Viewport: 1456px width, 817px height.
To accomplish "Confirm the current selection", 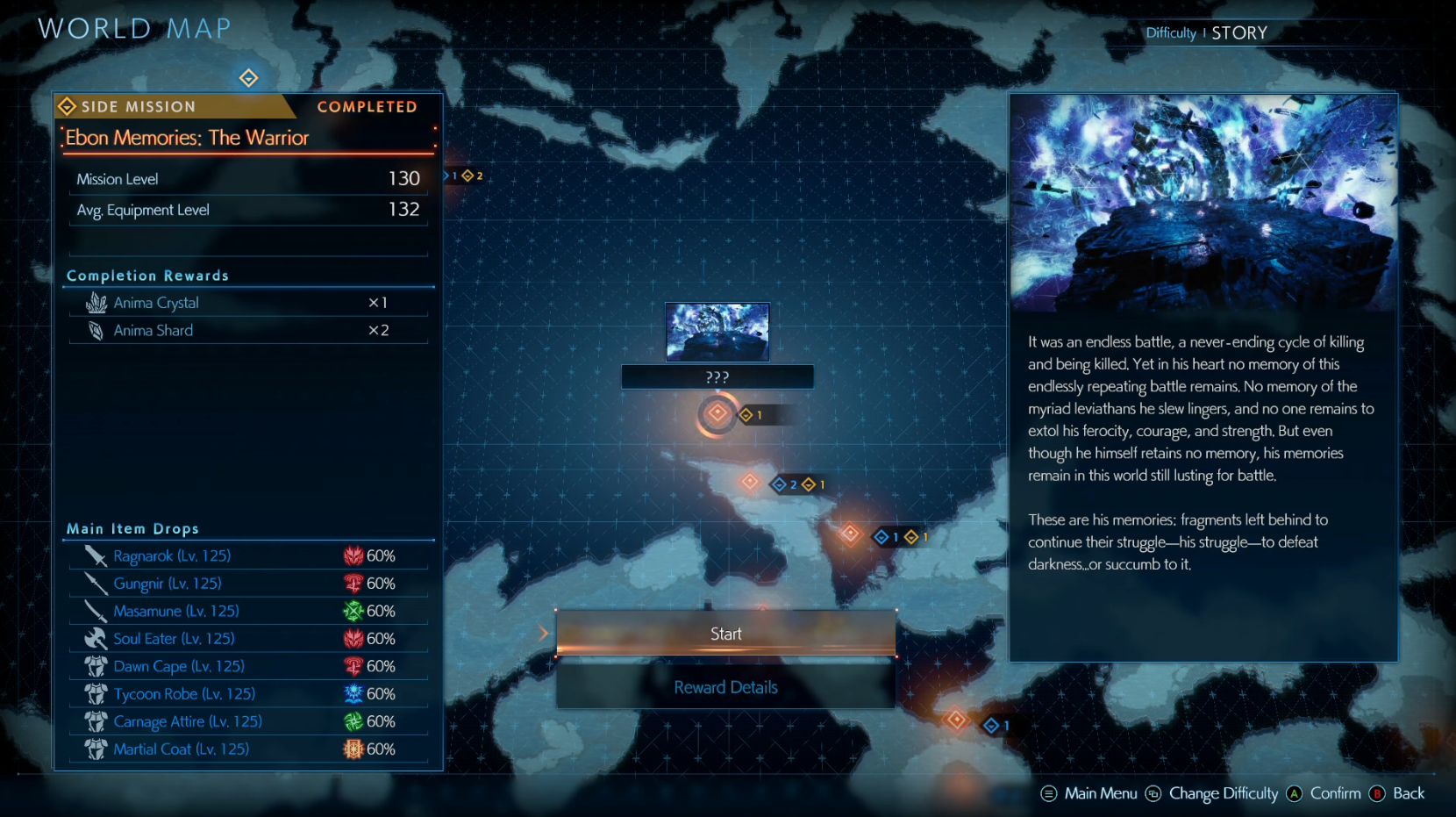I will [1324, 793].
